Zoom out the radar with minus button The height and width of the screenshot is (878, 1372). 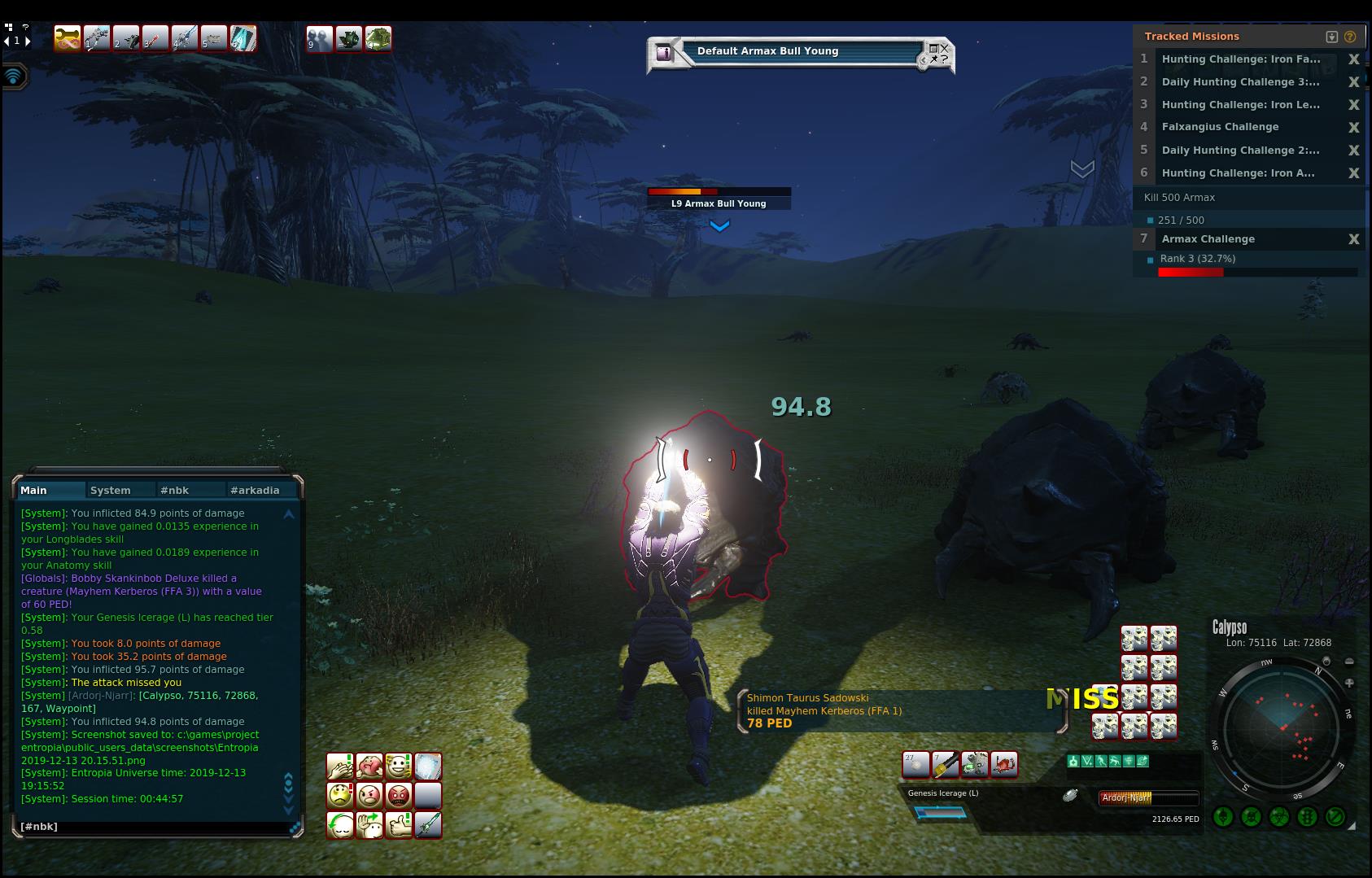(1349, 662)
